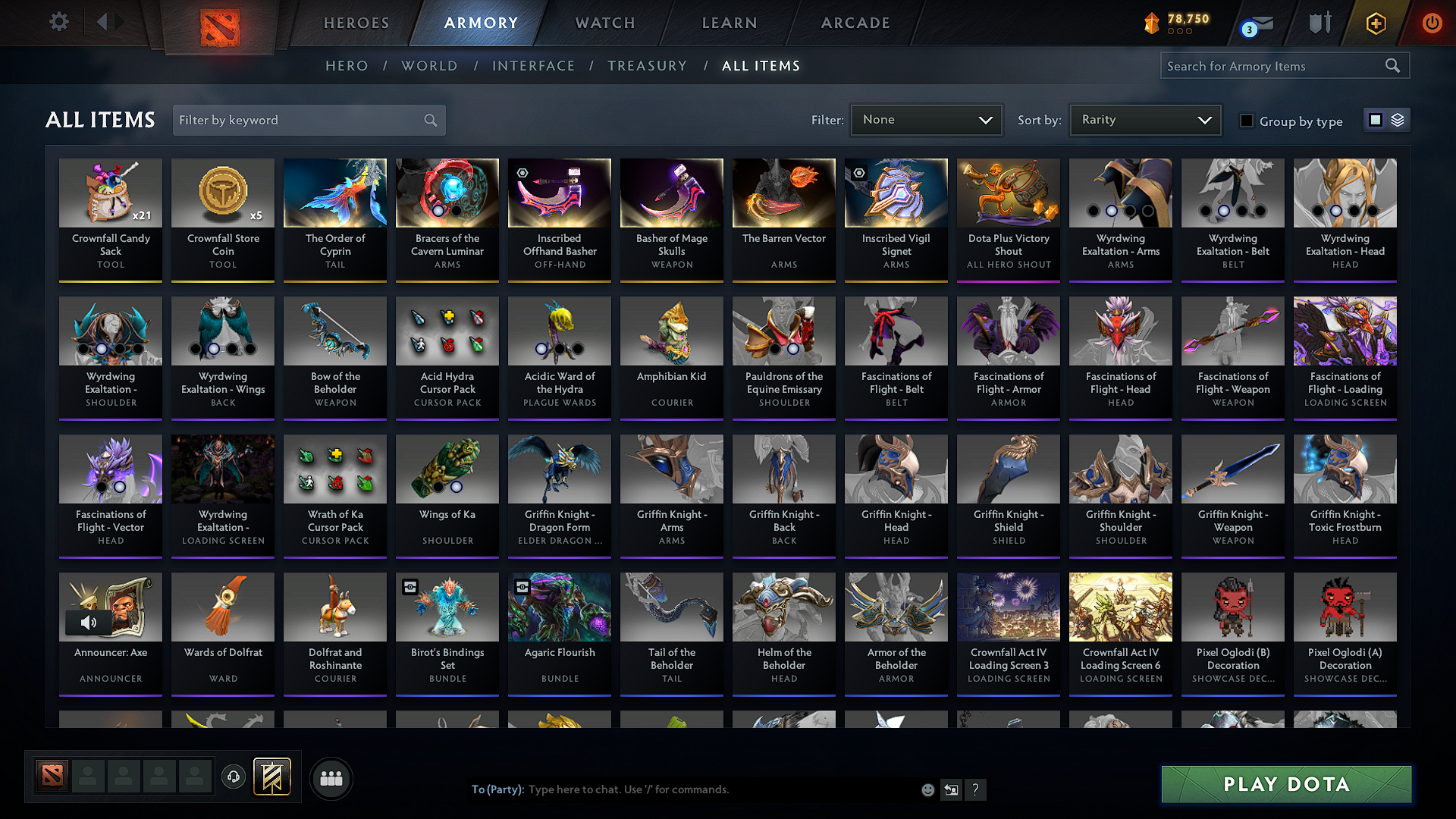
Task: Click the voice chat headset icon
Action: 234,778
